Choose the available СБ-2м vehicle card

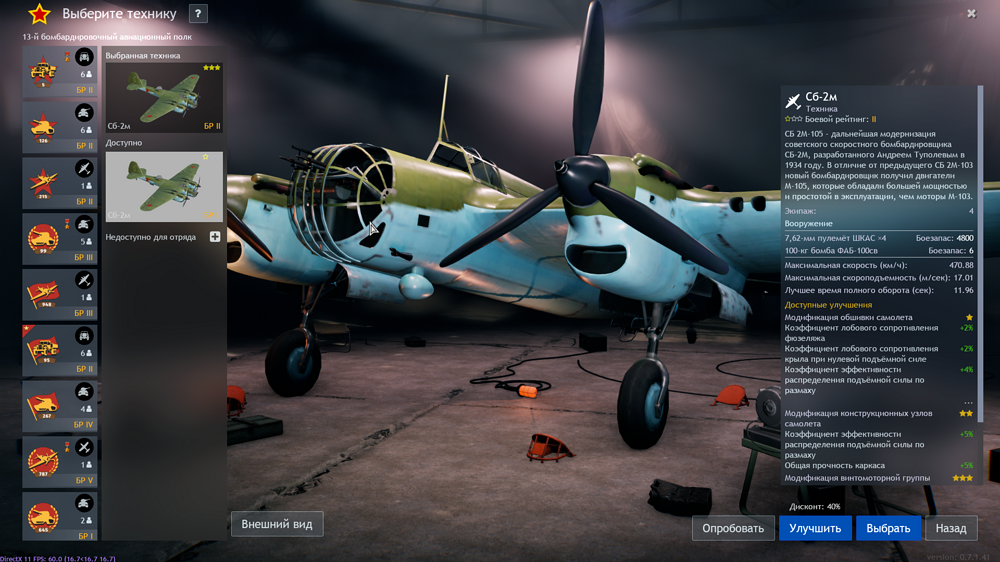pyautogui.click(x=164, y=187)
